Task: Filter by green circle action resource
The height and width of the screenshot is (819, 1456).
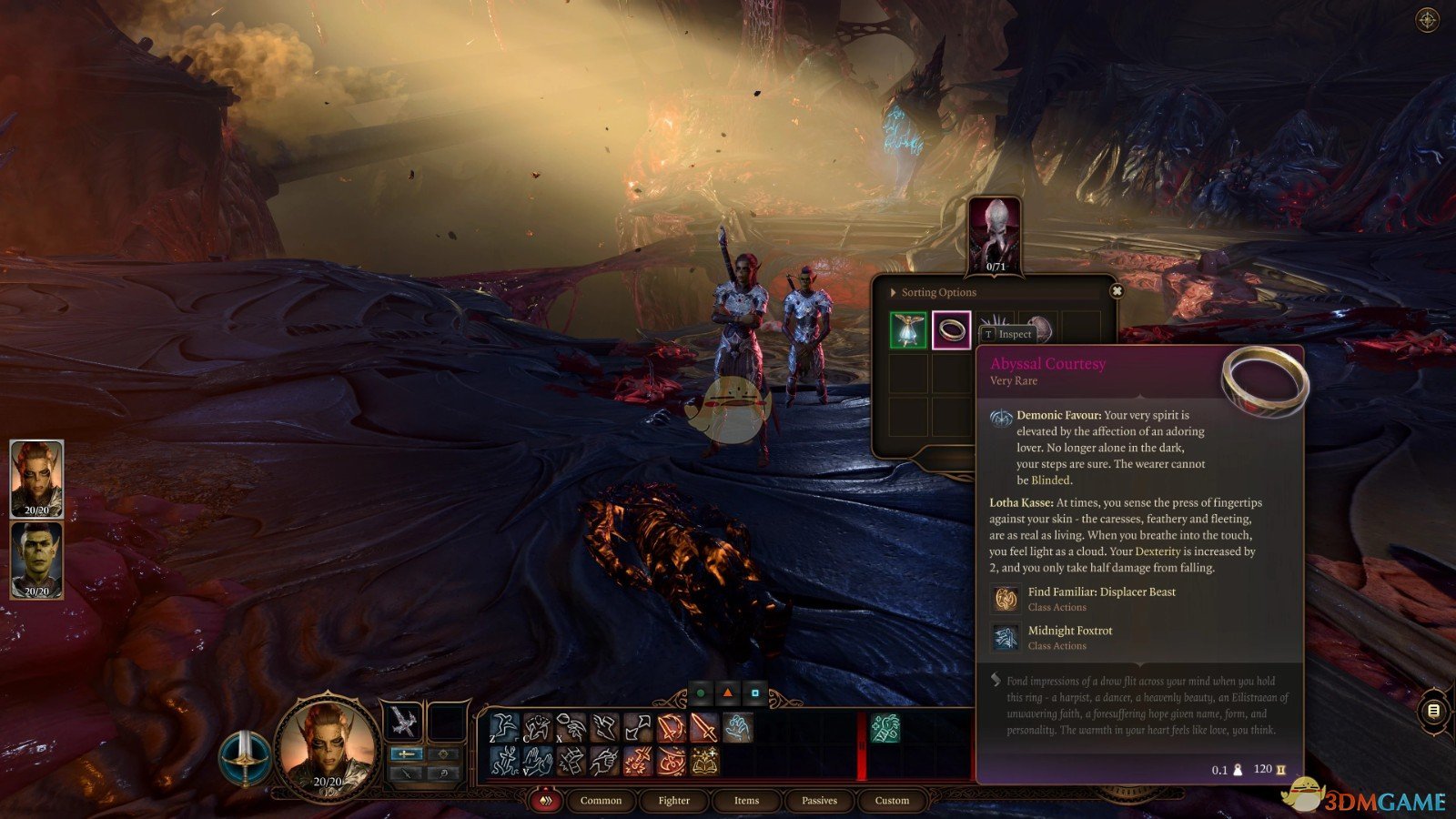Action: point(701,693)
